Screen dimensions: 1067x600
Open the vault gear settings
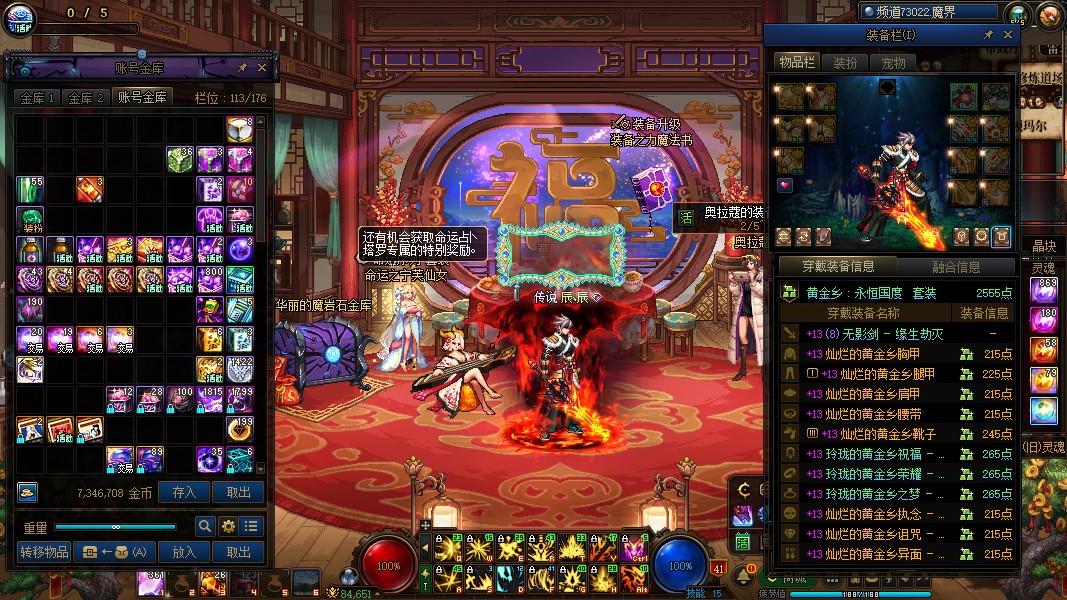coord(228,526)
